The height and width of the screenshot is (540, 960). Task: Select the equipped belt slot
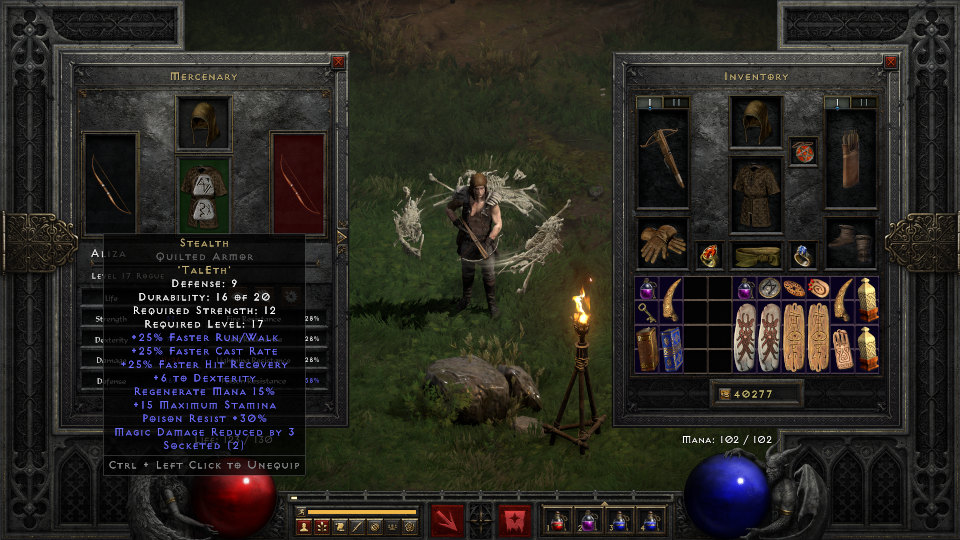click(x=757, y=256)
